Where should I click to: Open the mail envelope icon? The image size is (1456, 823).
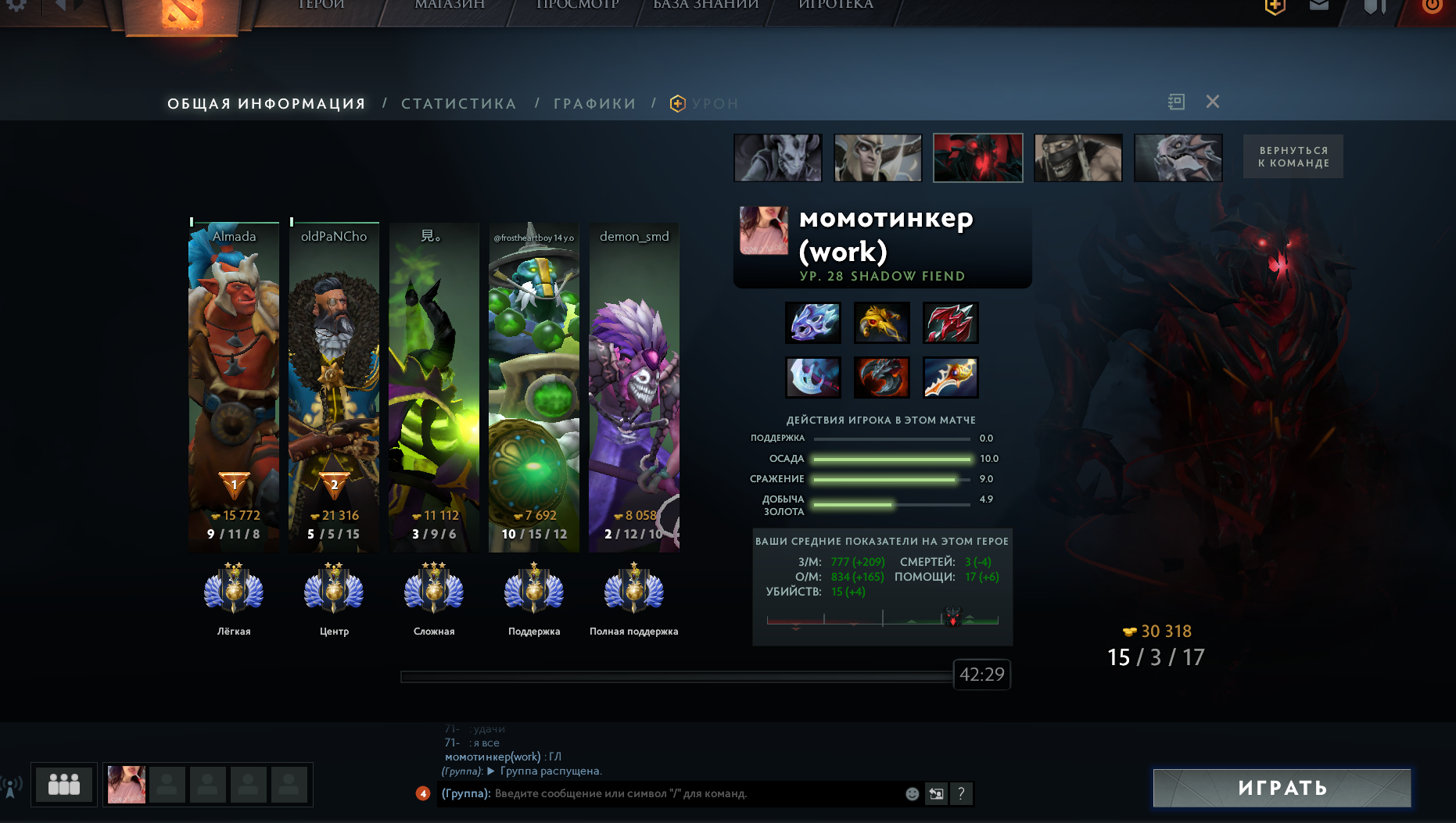coord(1319,5)
